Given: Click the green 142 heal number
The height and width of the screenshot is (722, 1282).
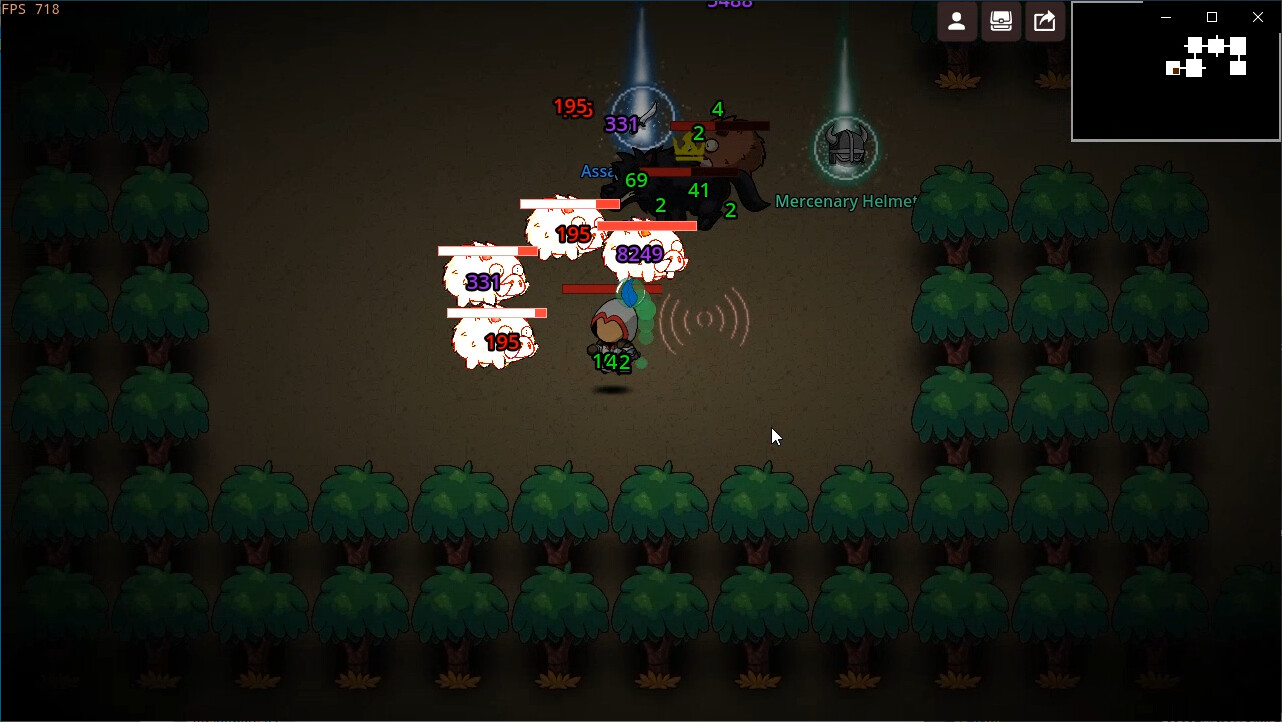Looking at the screenshot, I should pos(612,362).
